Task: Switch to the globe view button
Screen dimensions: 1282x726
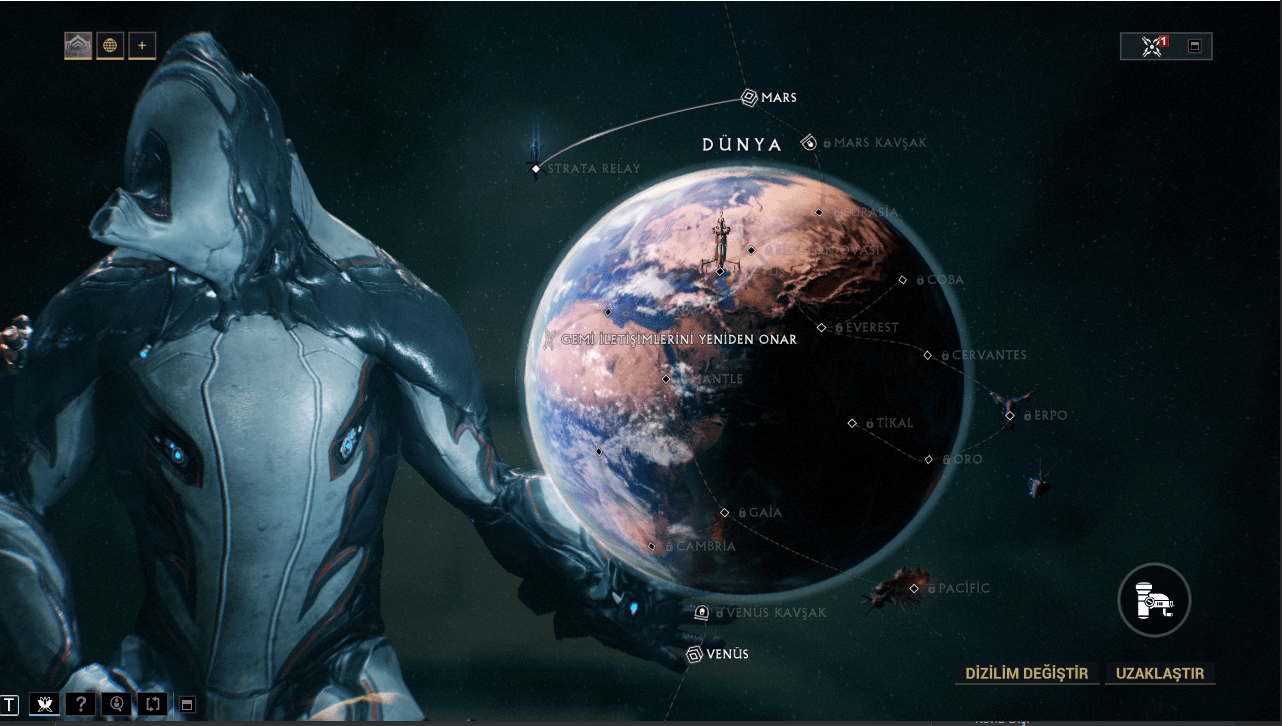Action: [110, 45]
